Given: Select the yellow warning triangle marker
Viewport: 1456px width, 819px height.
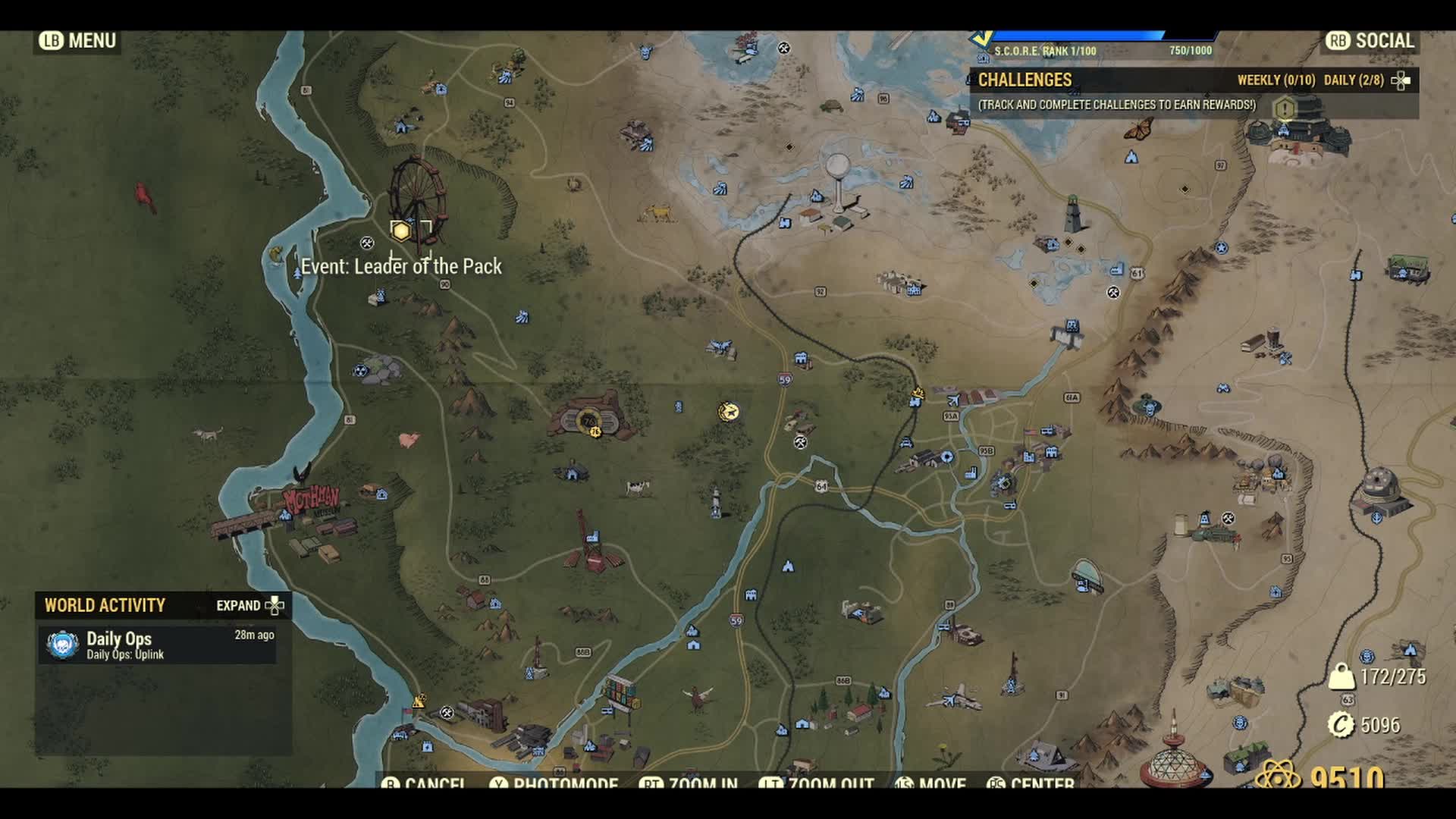Looking at the screenshot, I should pos(419,700).
